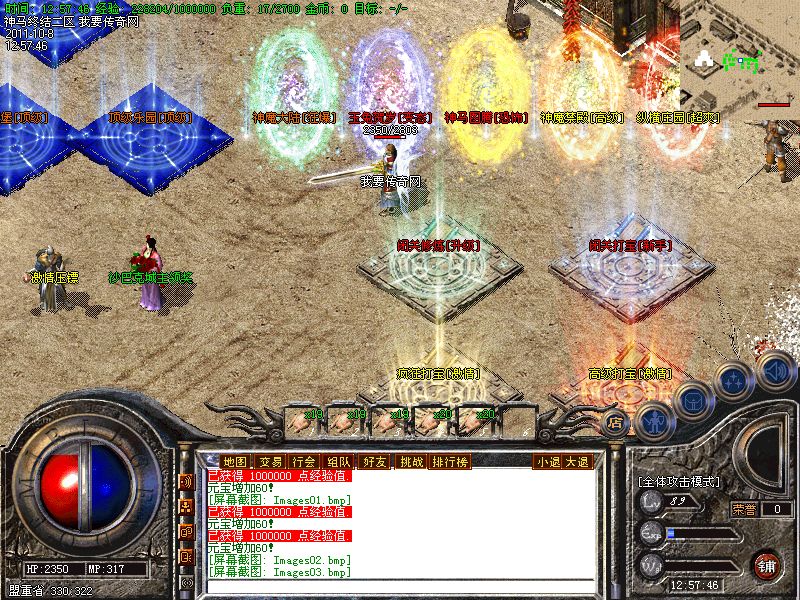The image size is (800, 600).
Task: Open the 店 shop round button
Action: pyautogui.click(x=617, y=422)
